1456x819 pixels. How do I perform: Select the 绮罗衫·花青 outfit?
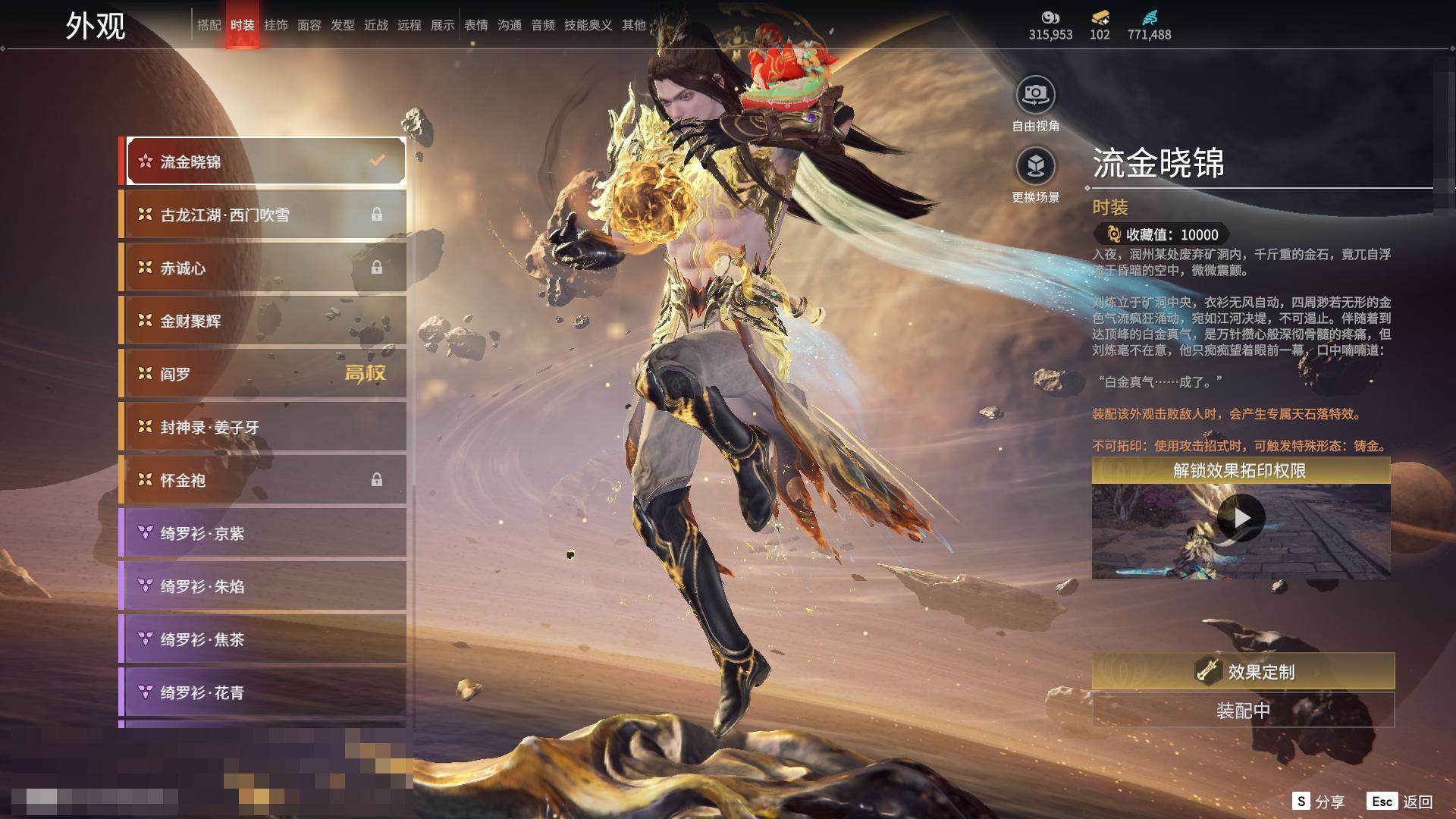coord(262,692)
